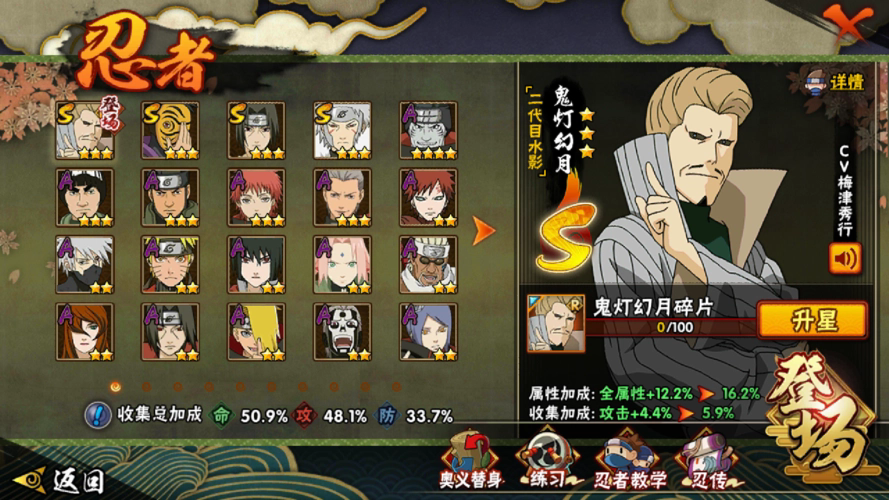This screenshot has height=500, width=889.
Task: Tap the 升星 star upgrade button
Action: pyautogui.click(x=811, y=320)
